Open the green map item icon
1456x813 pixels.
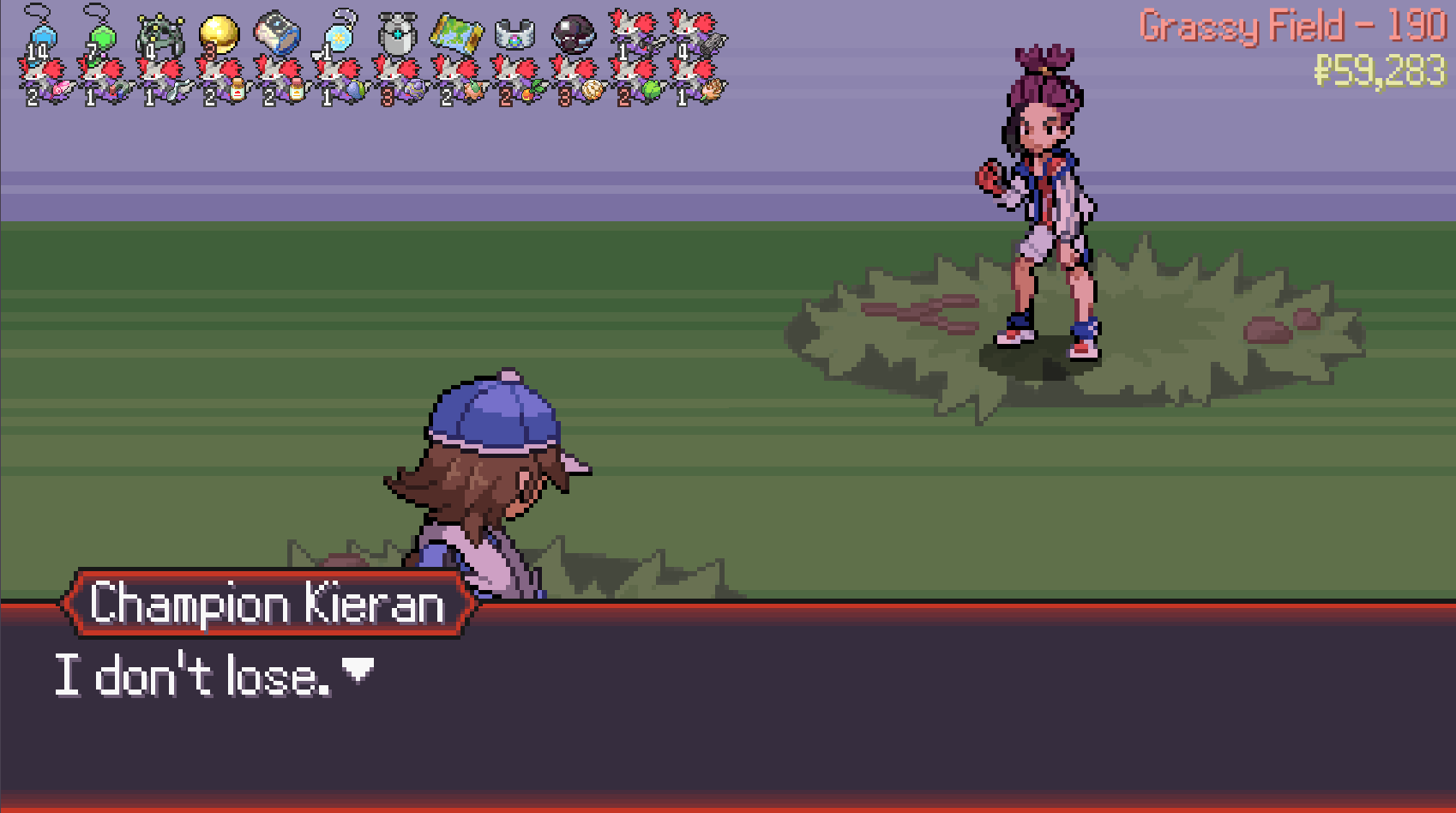[456, 33]
